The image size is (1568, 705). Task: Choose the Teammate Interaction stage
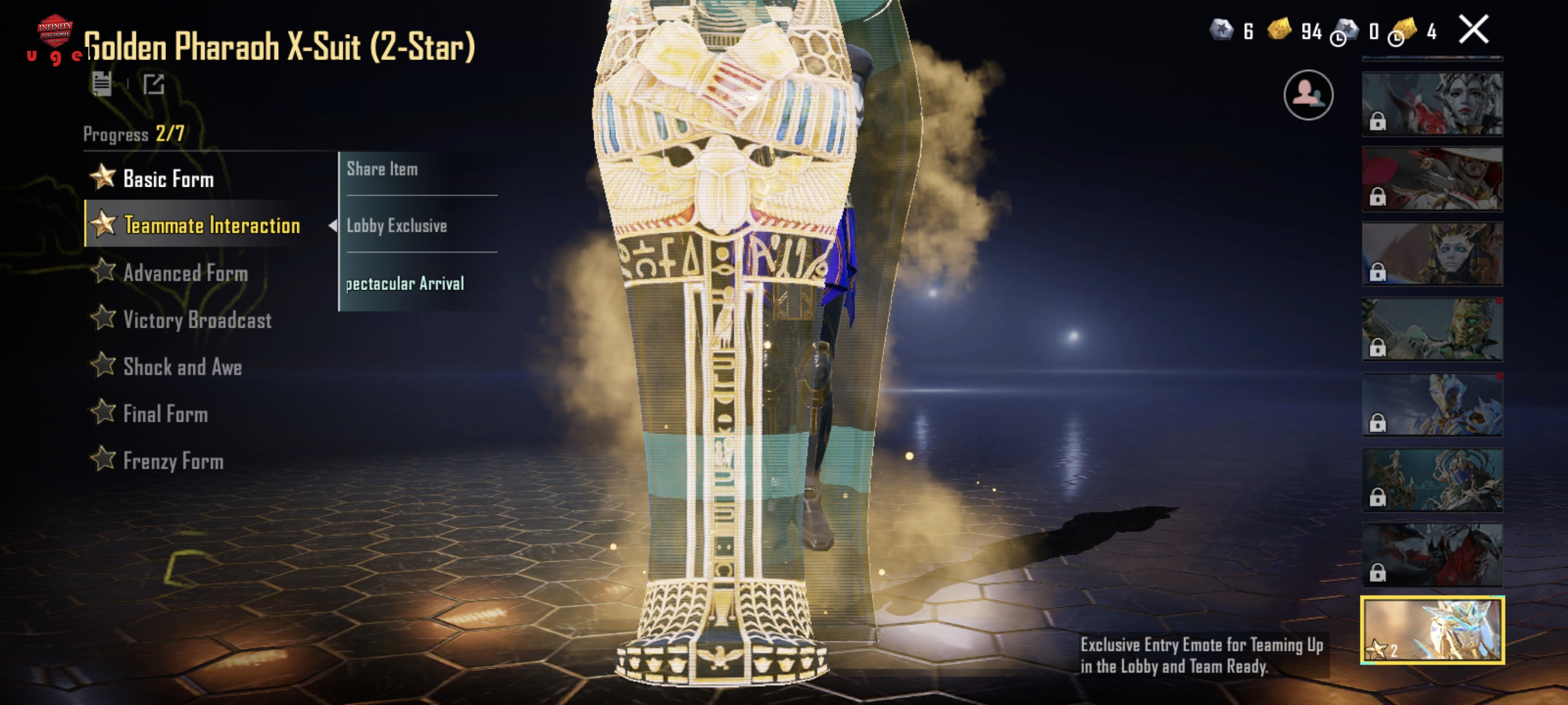[x=210, y=225]
